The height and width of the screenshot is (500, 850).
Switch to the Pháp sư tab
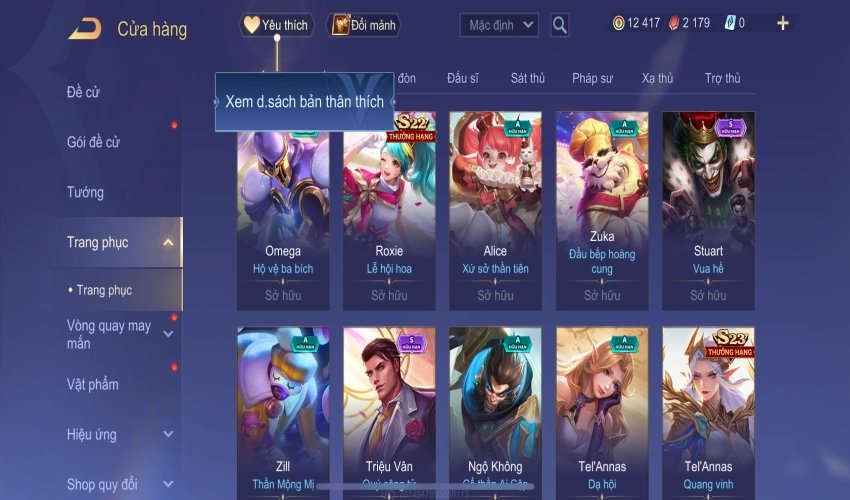(593, 78)
